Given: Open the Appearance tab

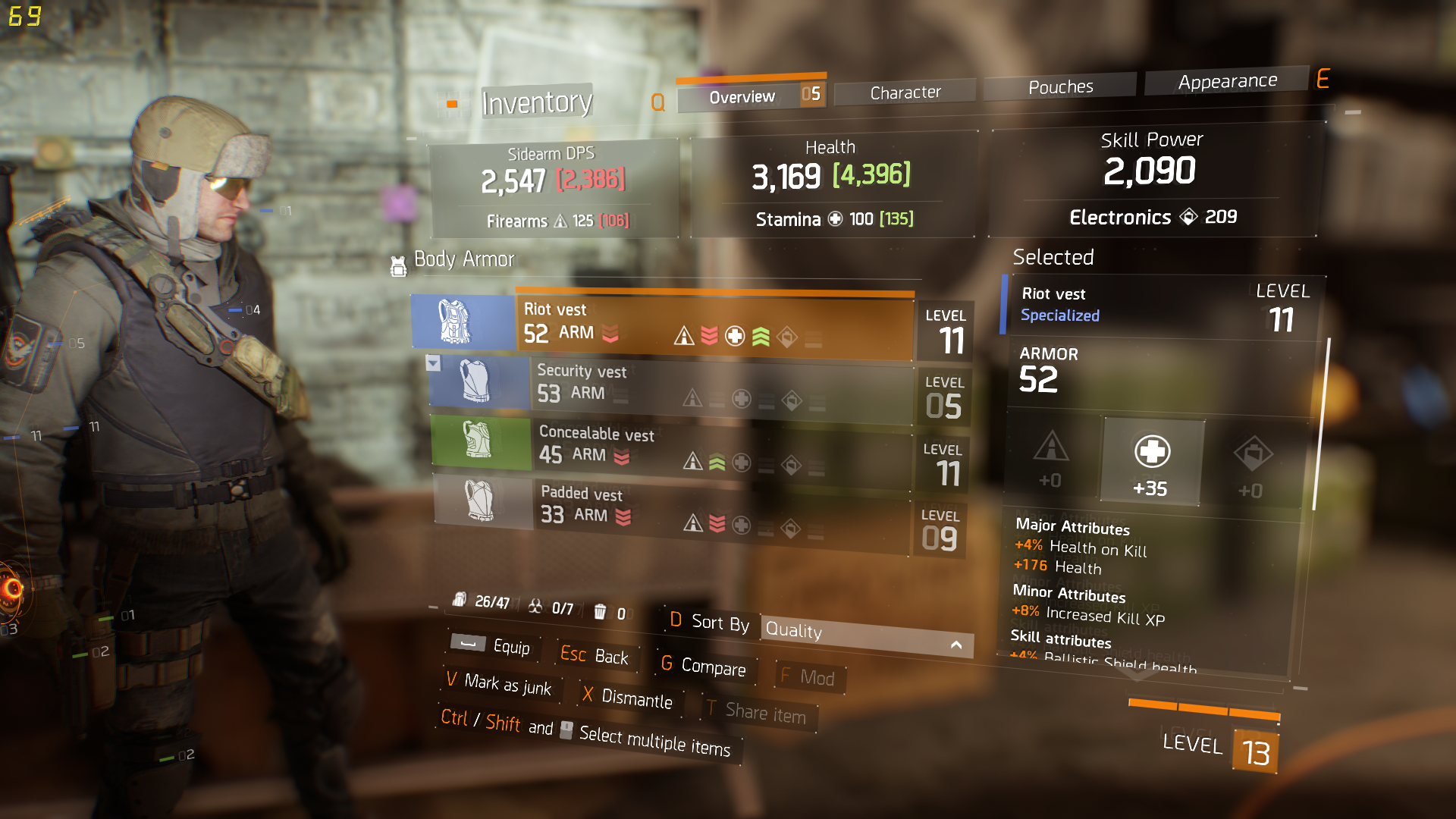Looking at the screenshot, I should [x=1227, y=81].
